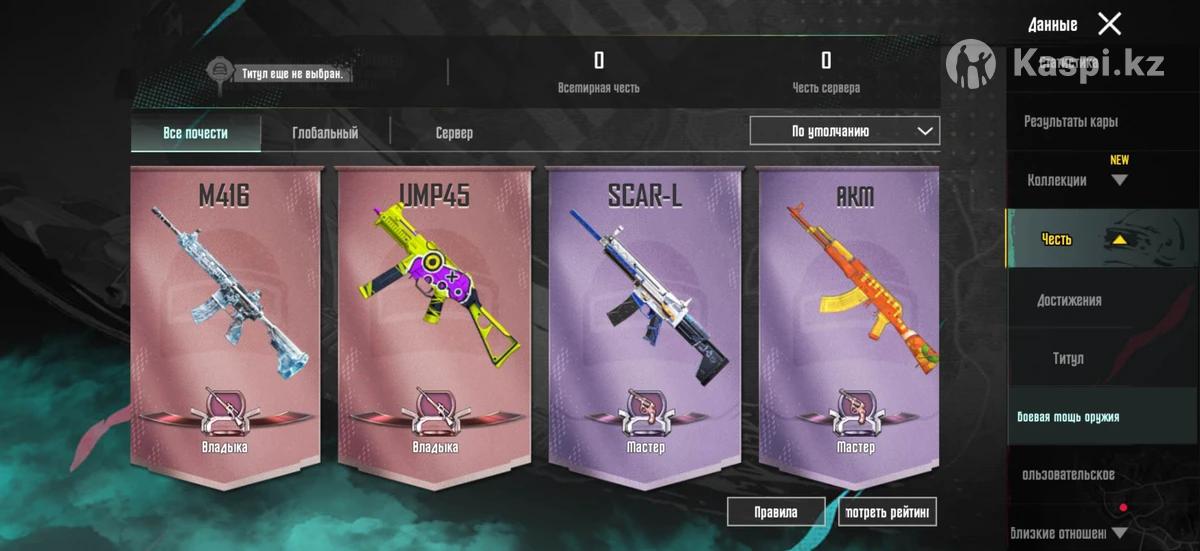Open the Правила rules button

tap(776, 512)
